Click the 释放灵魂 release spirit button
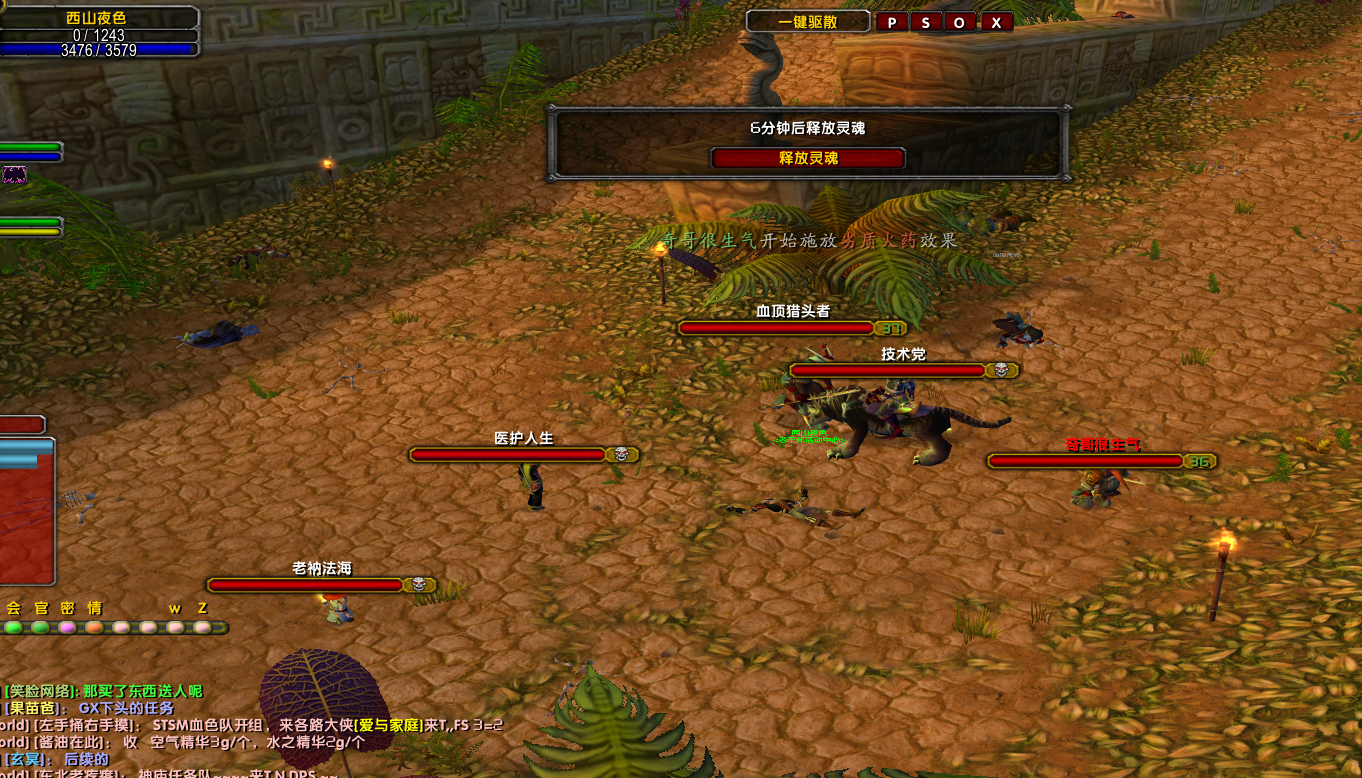 point(808,158)
